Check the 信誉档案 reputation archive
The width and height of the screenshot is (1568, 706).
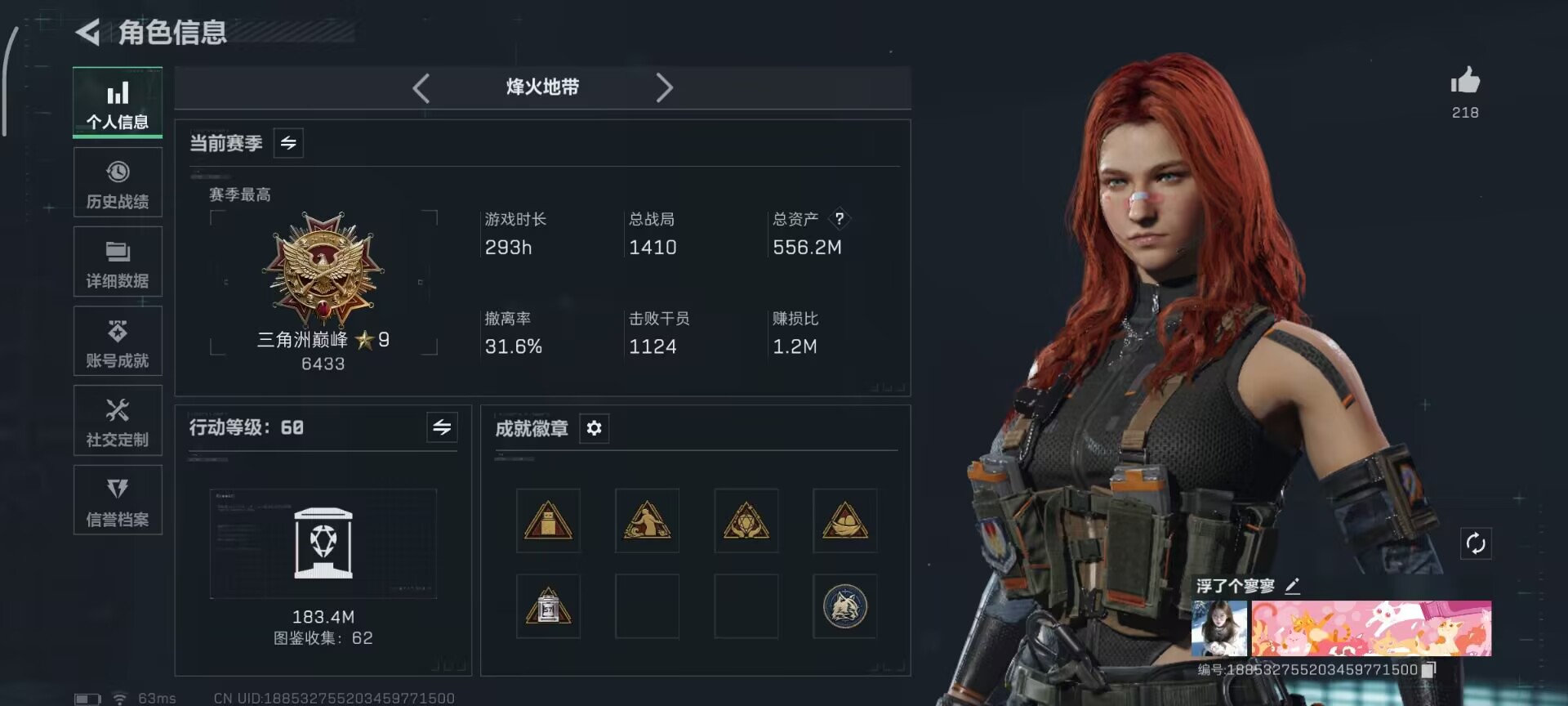pyautogui.click(x=118, y=499)
